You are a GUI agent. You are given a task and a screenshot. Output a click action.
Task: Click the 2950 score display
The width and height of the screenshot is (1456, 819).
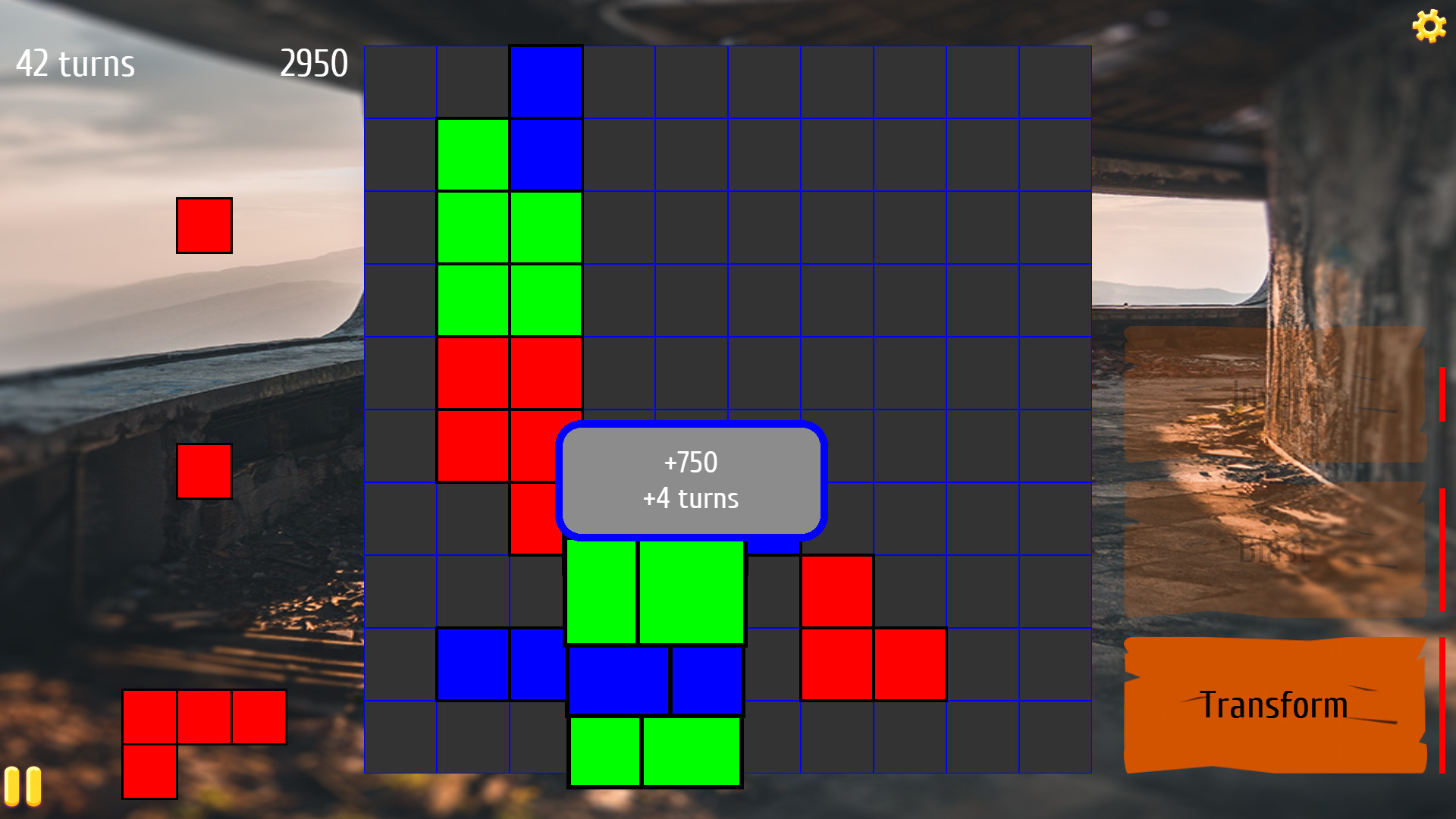315,64
